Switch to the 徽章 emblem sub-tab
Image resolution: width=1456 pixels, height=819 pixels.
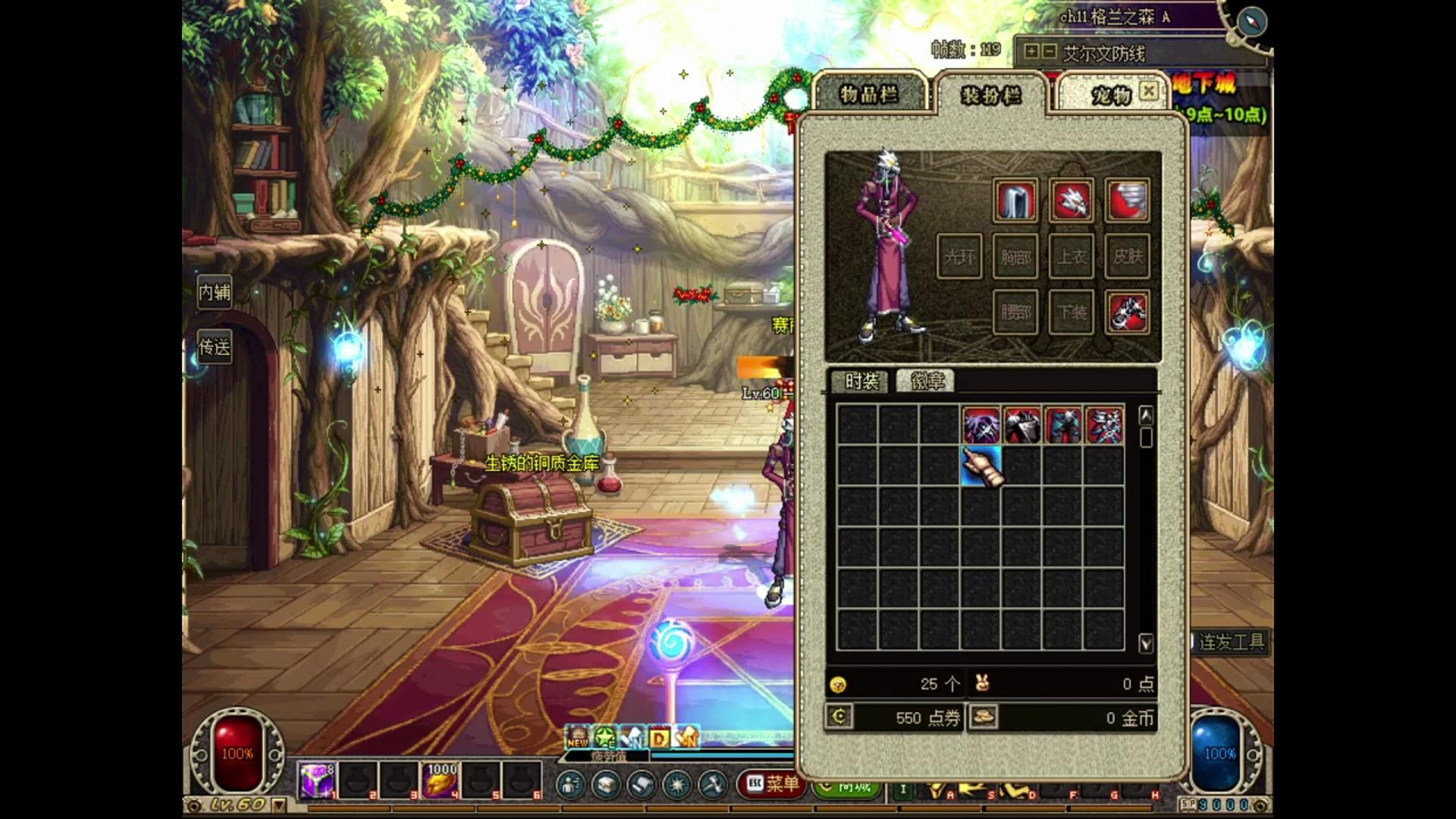pyautogui.click(x=927, y=381)
